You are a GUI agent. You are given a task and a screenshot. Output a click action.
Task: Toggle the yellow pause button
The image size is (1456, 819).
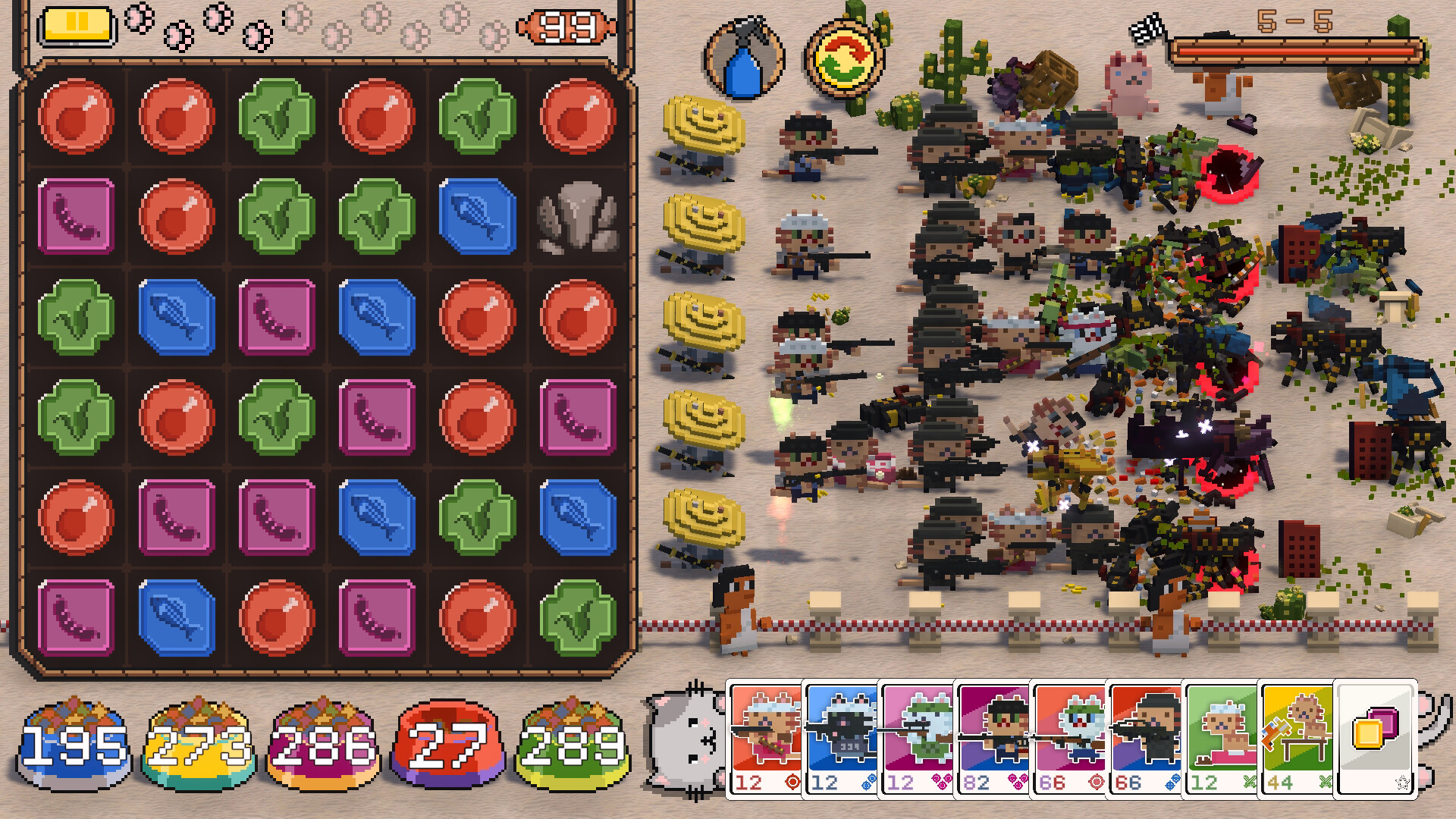click(78, 23)
